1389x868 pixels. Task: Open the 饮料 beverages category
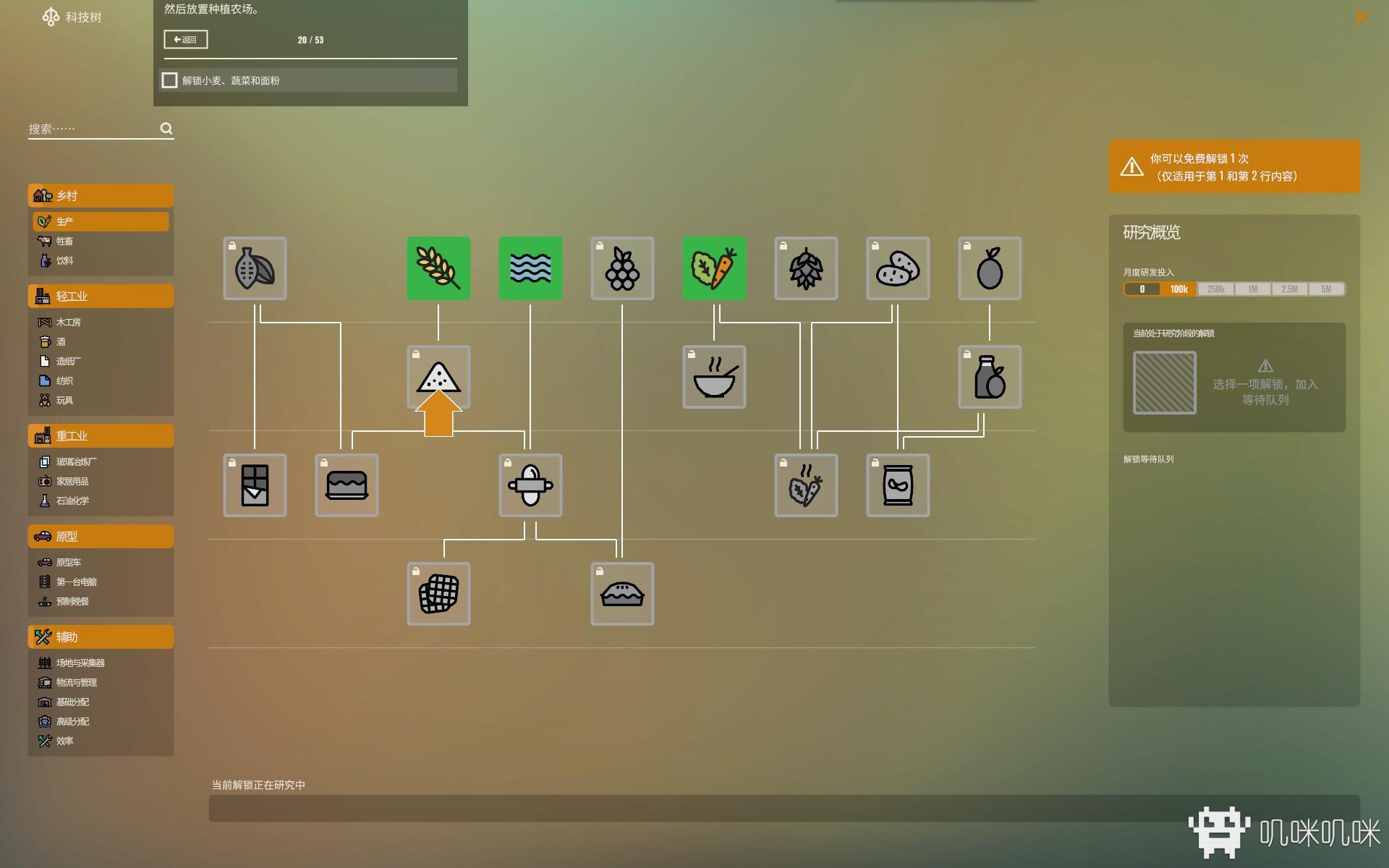(65, 260)
